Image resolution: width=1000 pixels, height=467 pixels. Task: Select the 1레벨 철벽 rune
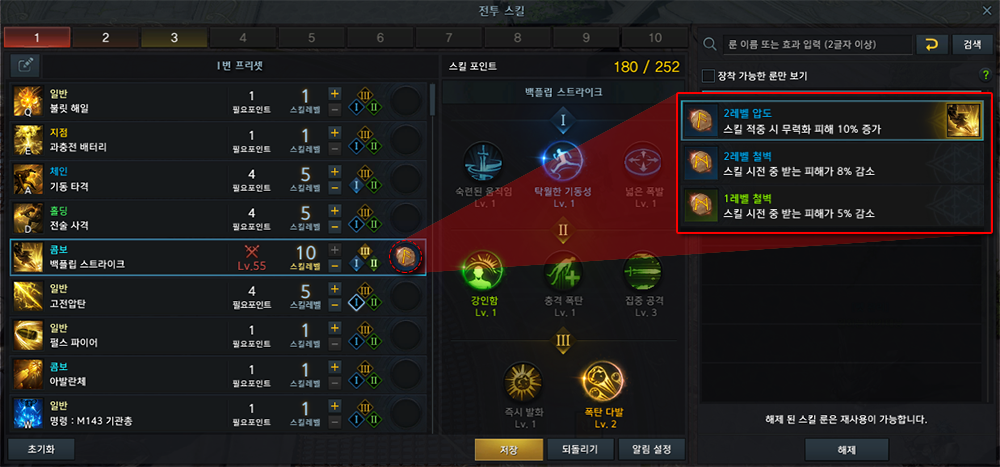pyautogui.click(x=830, y=207)
